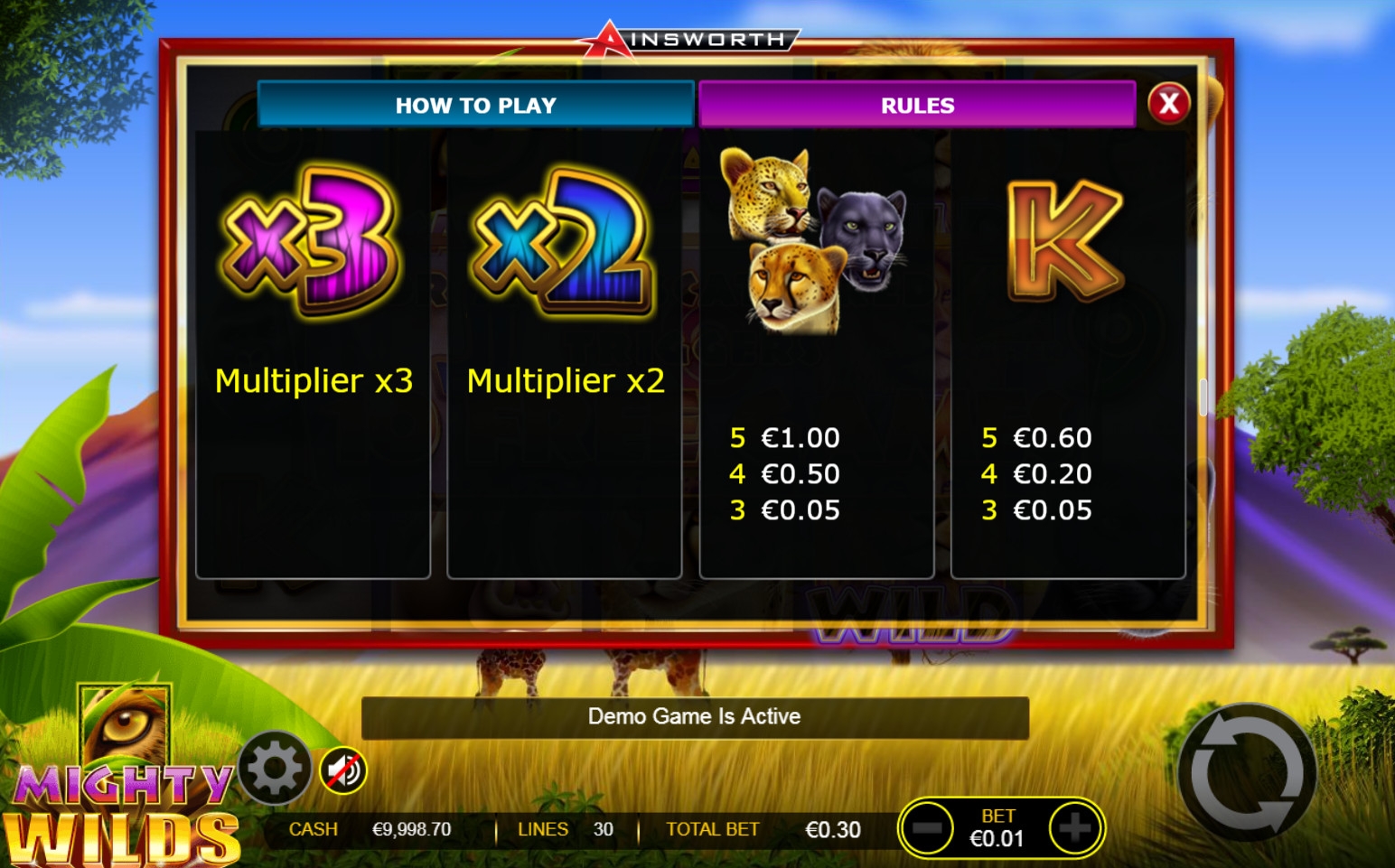
Task: Increase the bet with the plus button
Action: coord(1074,827)
